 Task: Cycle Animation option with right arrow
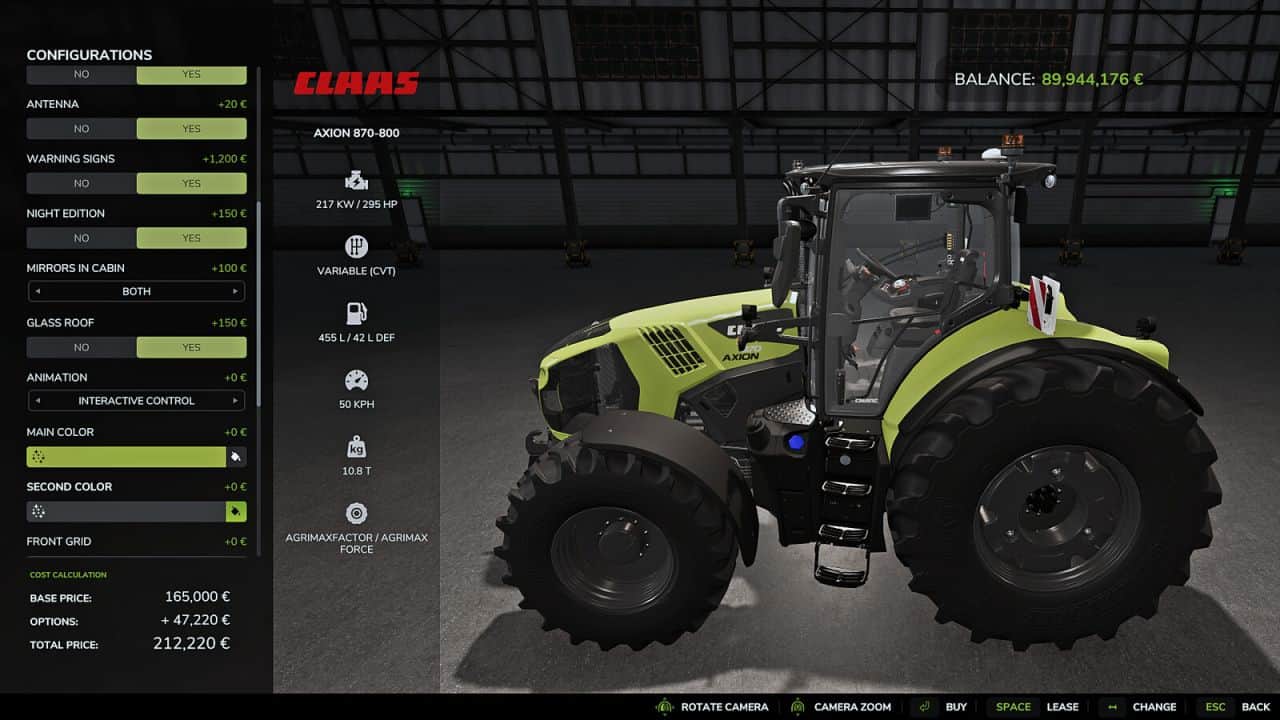pos(235,401)
